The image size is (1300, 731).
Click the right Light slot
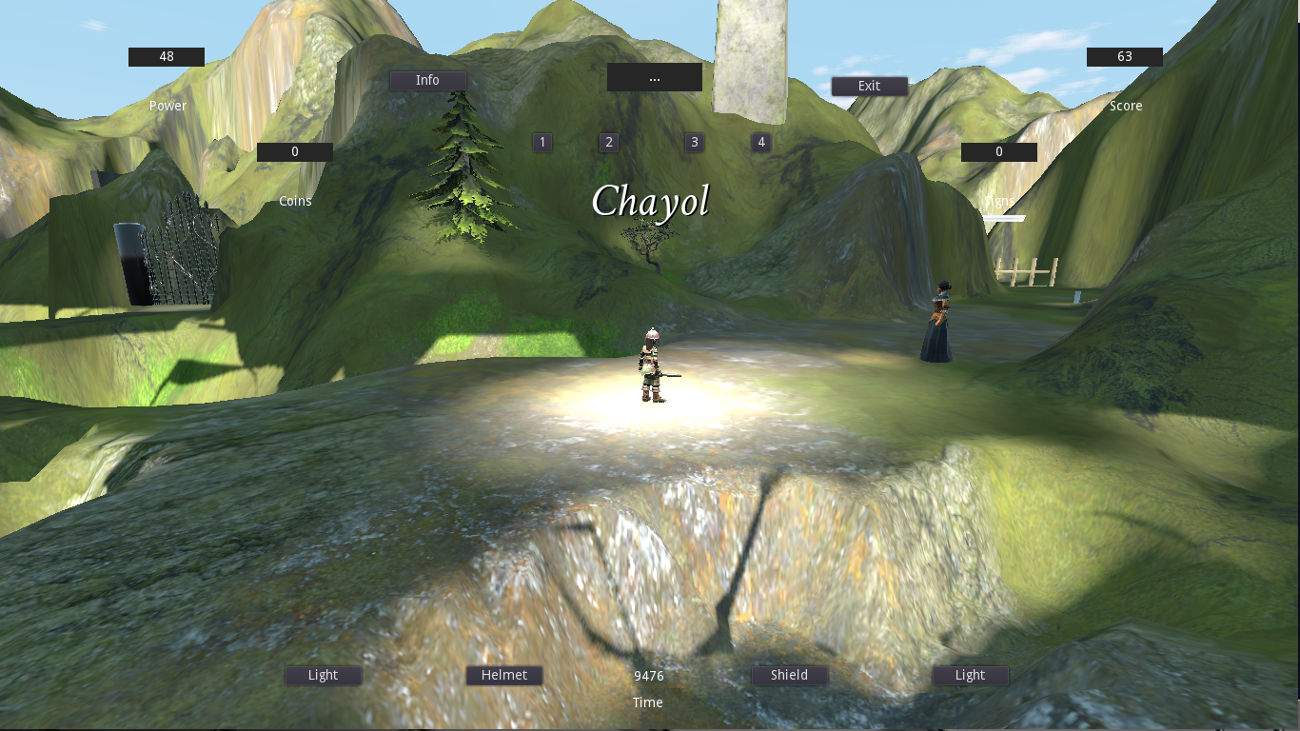pos(969,675)
